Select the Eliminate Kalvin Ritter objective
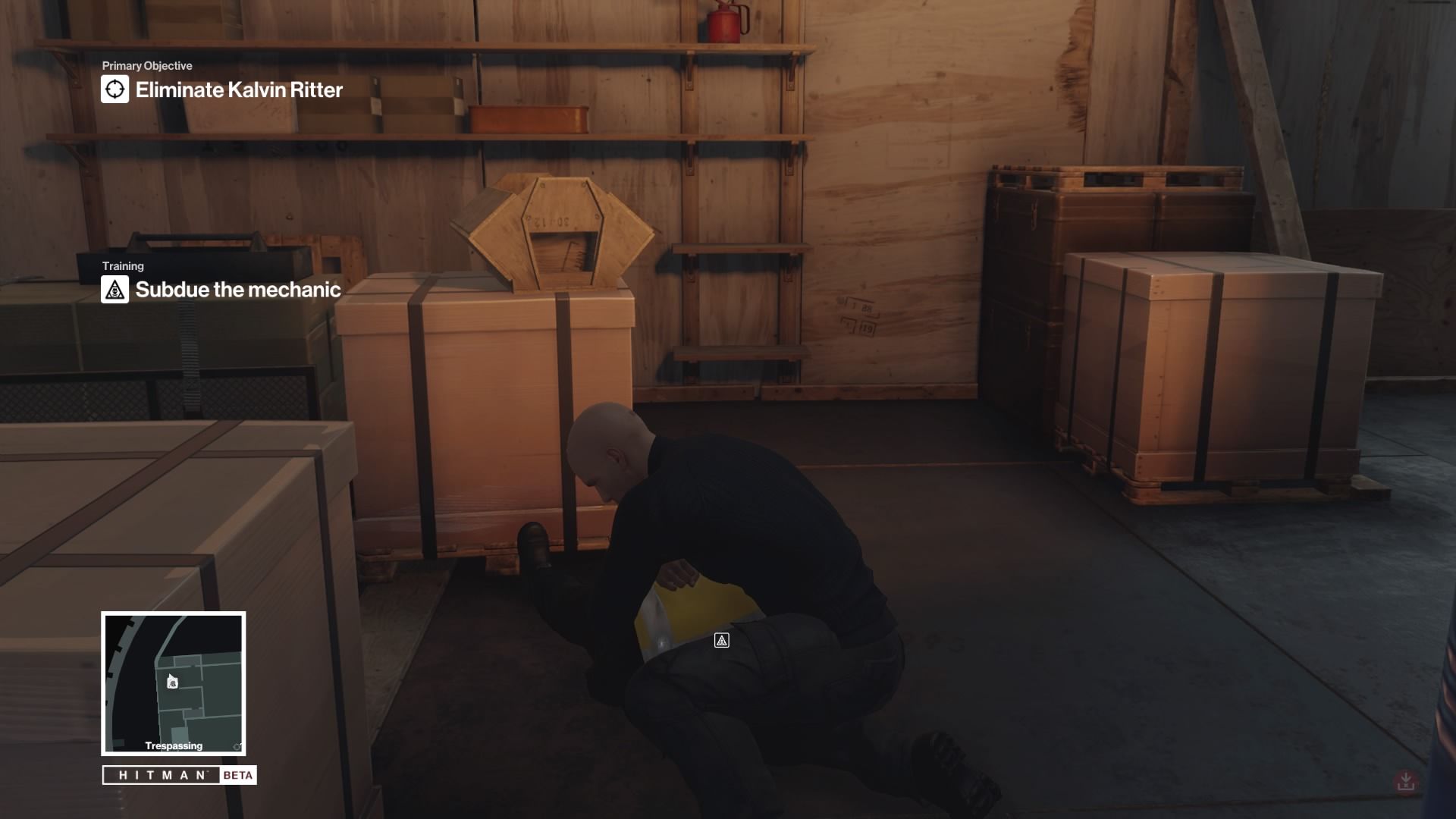Screen dimensions: 1456x819 pos(238,90)
